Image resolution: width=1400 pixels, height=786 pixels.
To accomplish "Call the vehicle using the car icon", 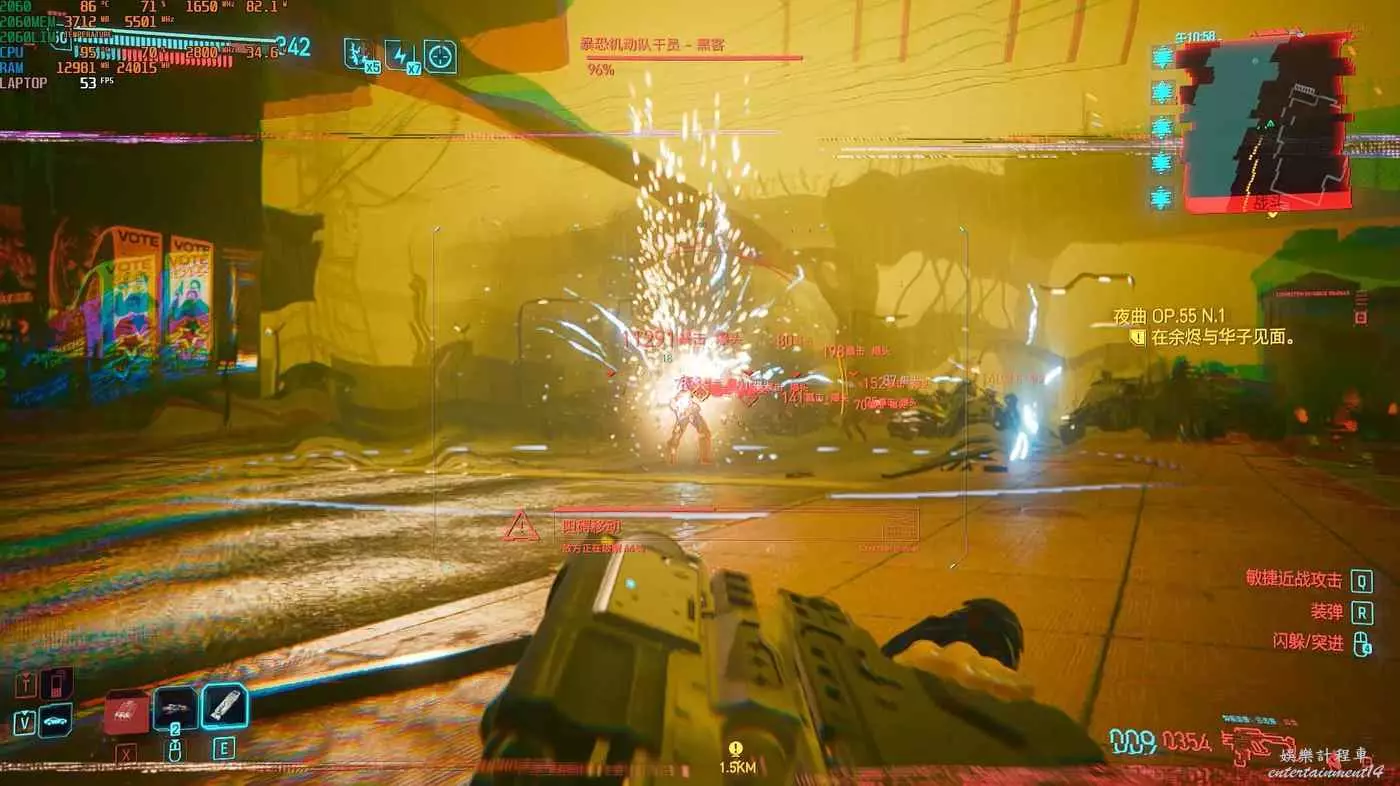I will point(55,720).
